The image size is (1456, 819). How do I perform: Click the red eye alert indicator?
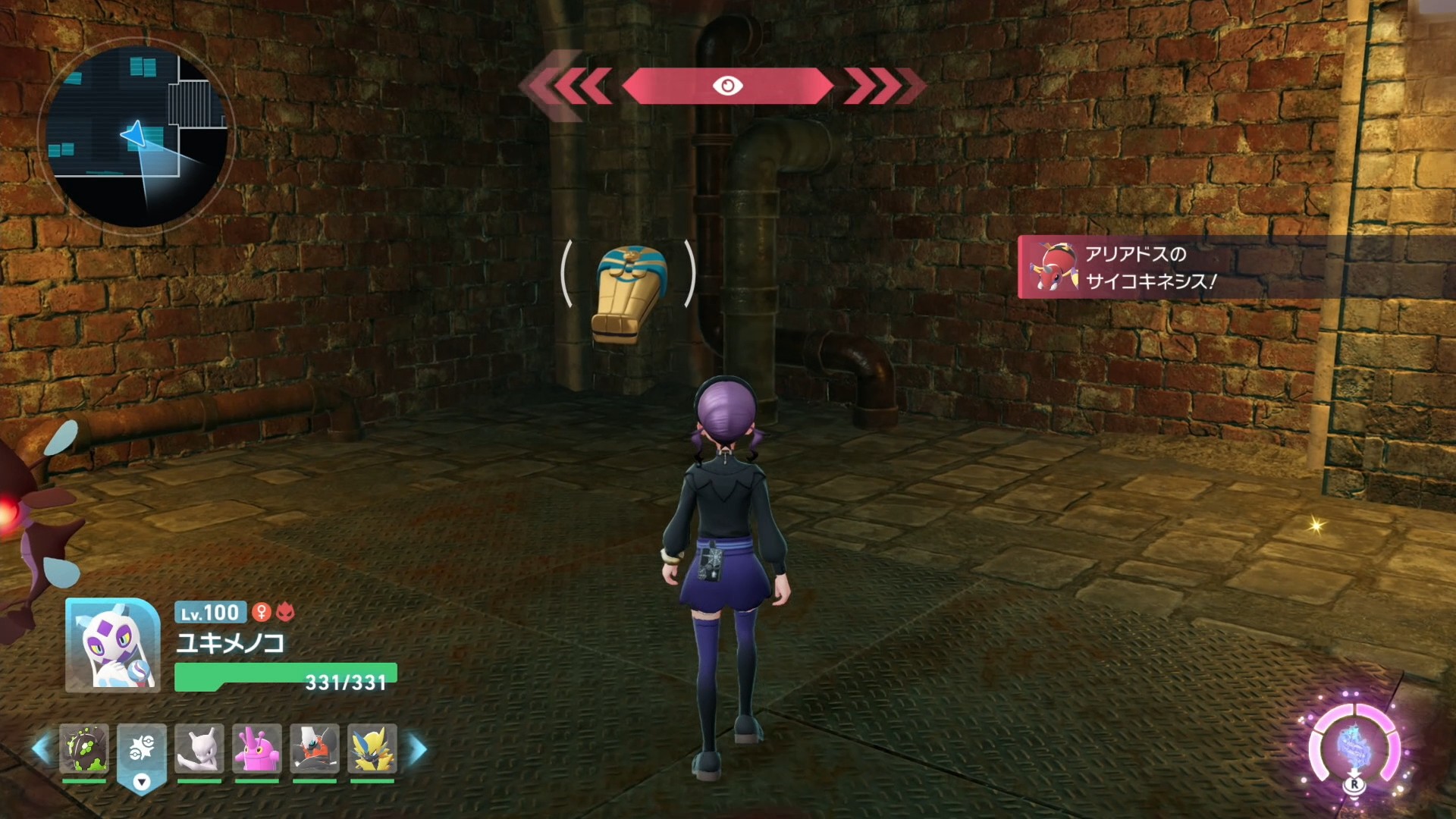pos(727,86)
